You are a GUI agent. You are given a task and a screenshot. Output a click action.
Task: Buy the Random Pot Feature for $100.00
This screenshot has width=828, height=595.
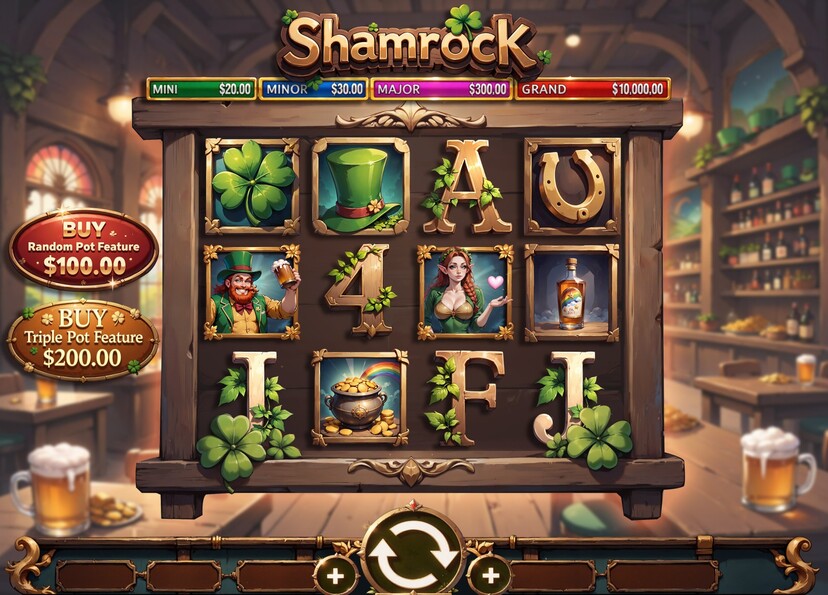pyautogui.click(x=84, y=249)
